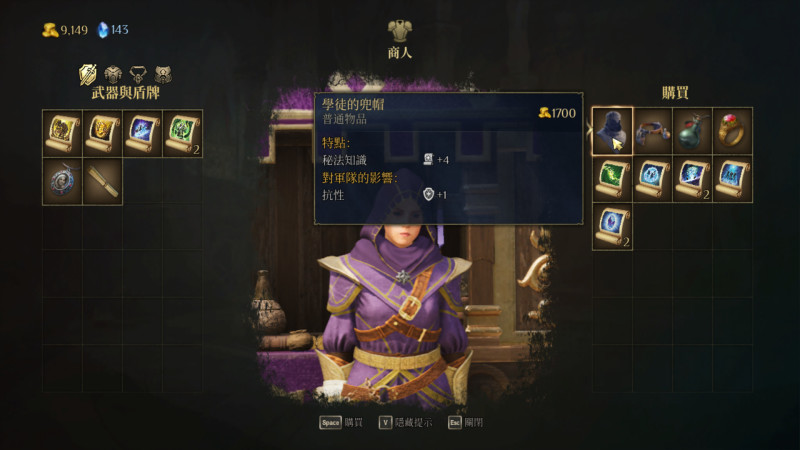Switch to the necklace category tab

tap(138, 74)
